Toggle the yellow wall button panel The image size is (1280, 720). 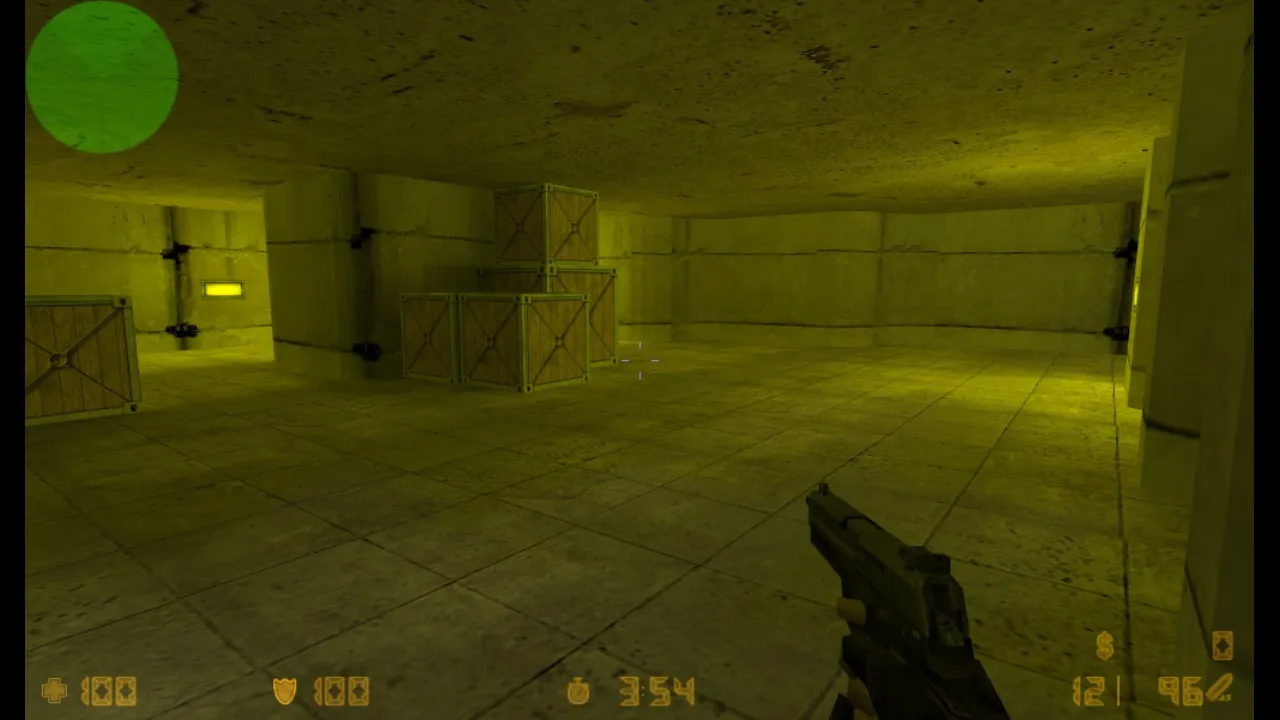pos(222,288)
